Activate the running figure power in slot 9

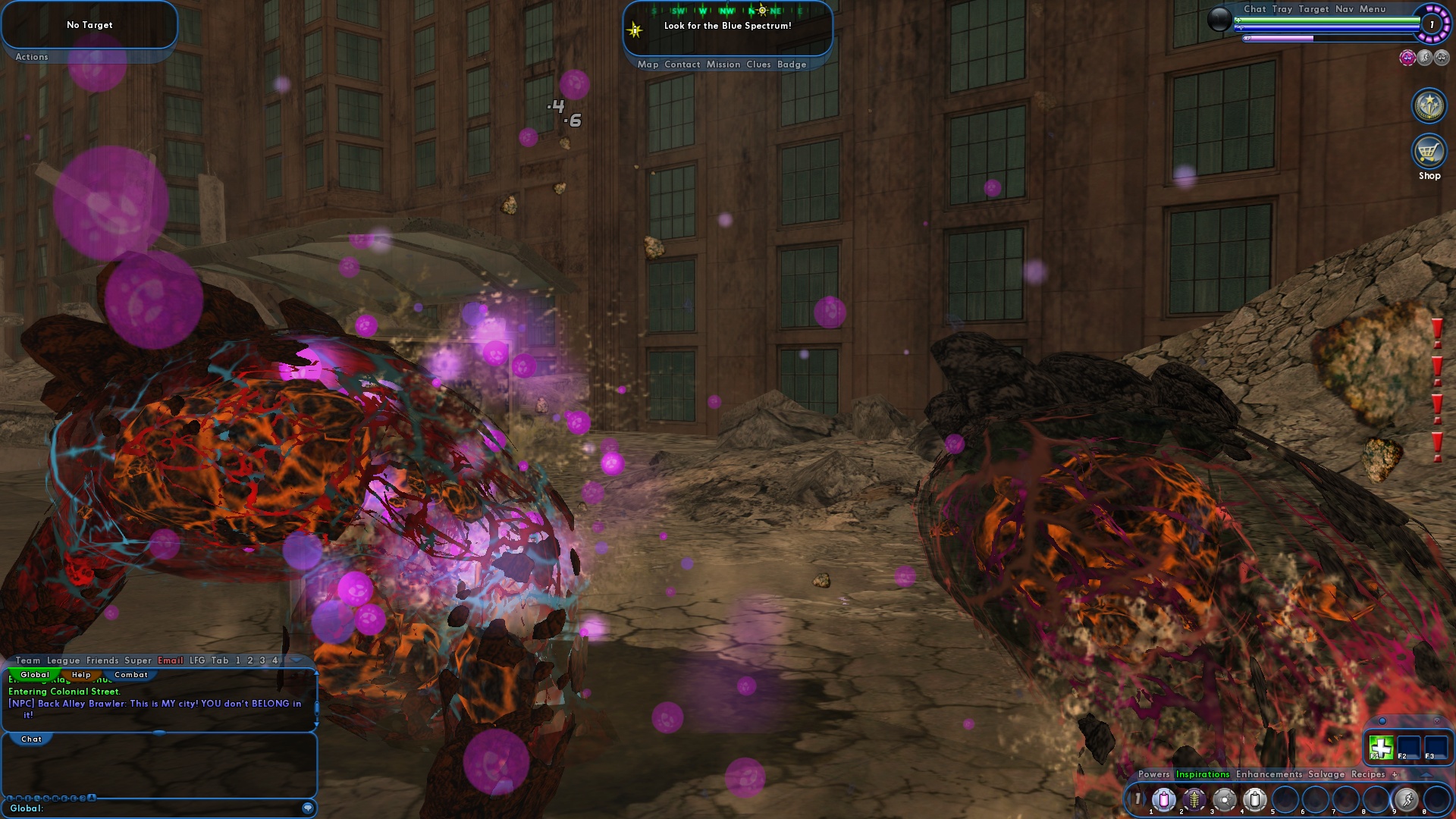(1406, 799)
